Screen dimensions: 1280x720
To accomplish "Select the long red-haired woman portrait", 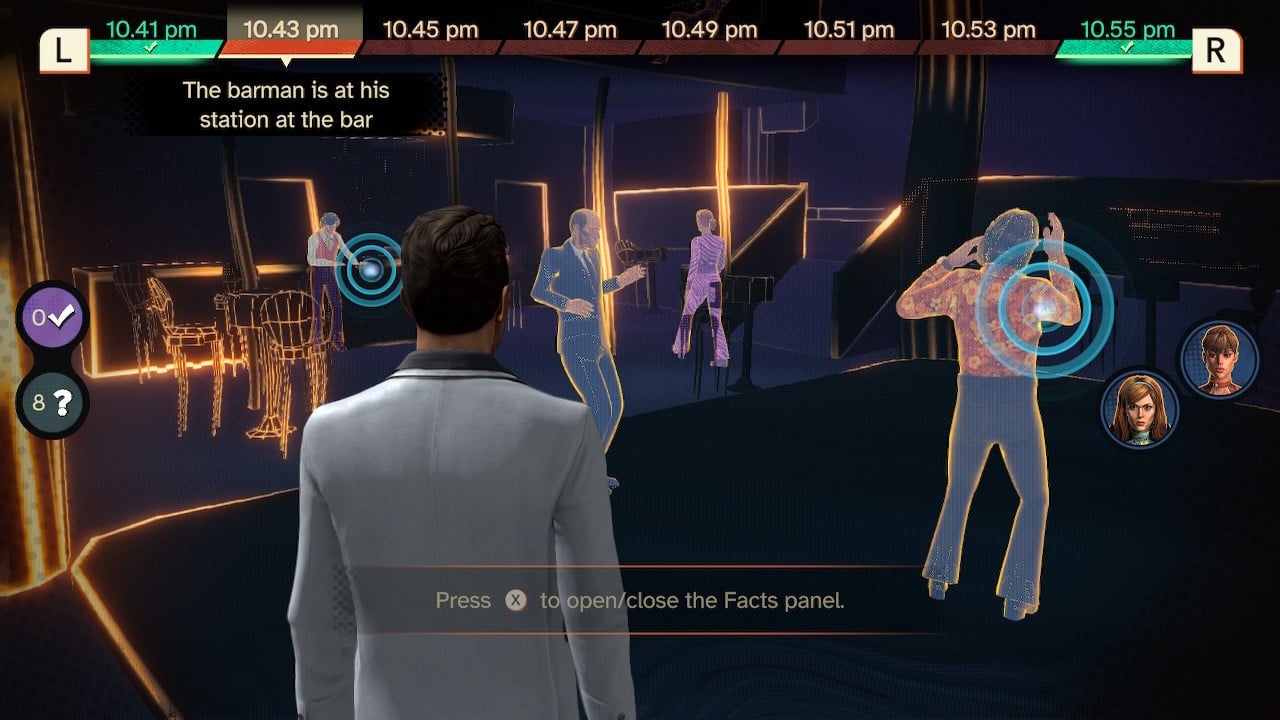I will pos(1140,408).
